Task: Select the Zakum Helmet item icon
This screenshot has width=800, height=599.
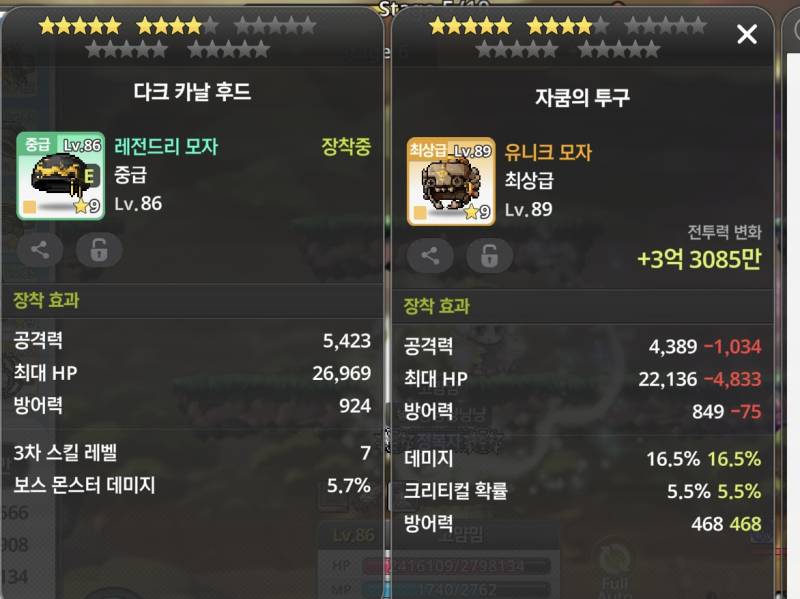Action: pyautogui.click(x=450, y=181)
